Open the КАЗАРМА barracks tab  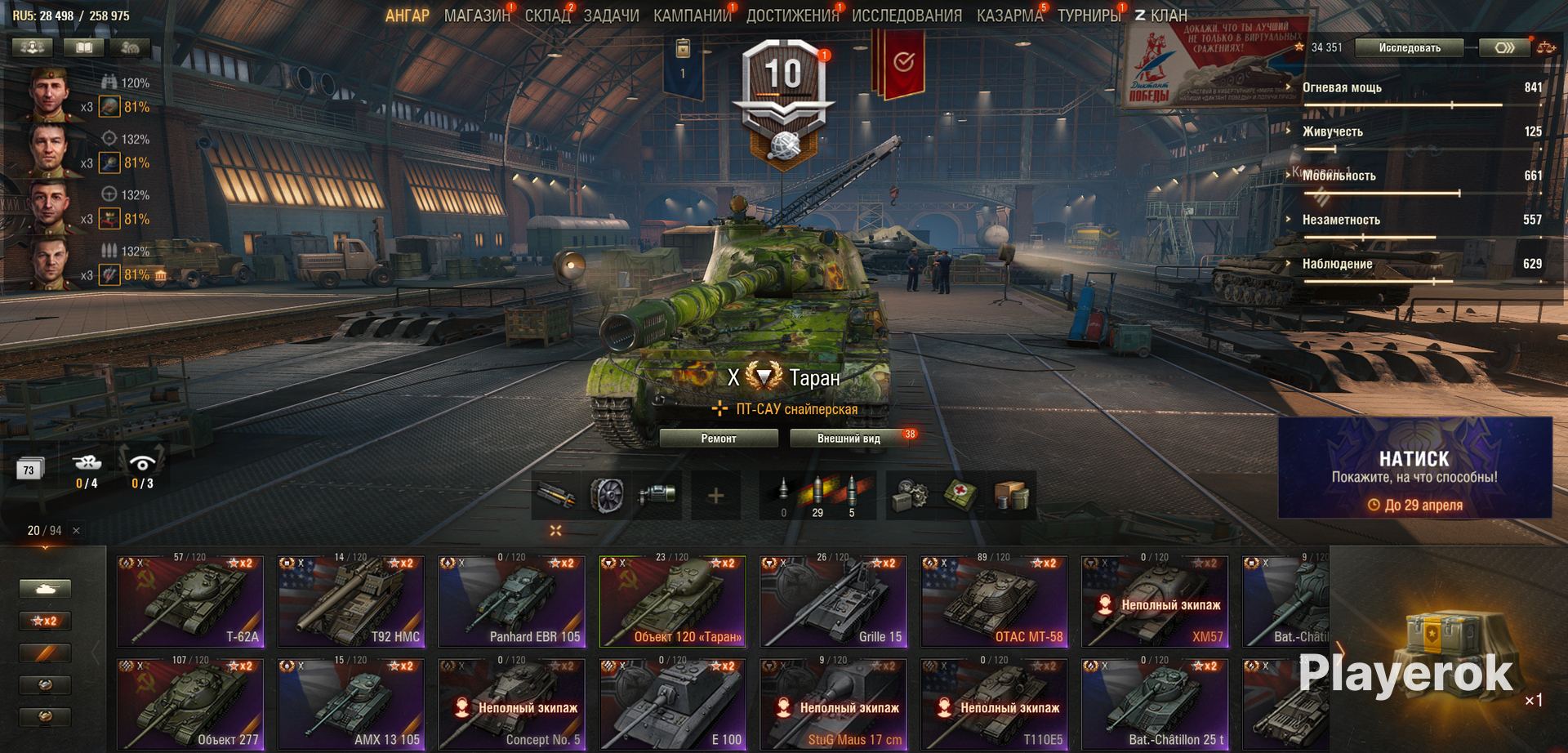point(1009,16)
